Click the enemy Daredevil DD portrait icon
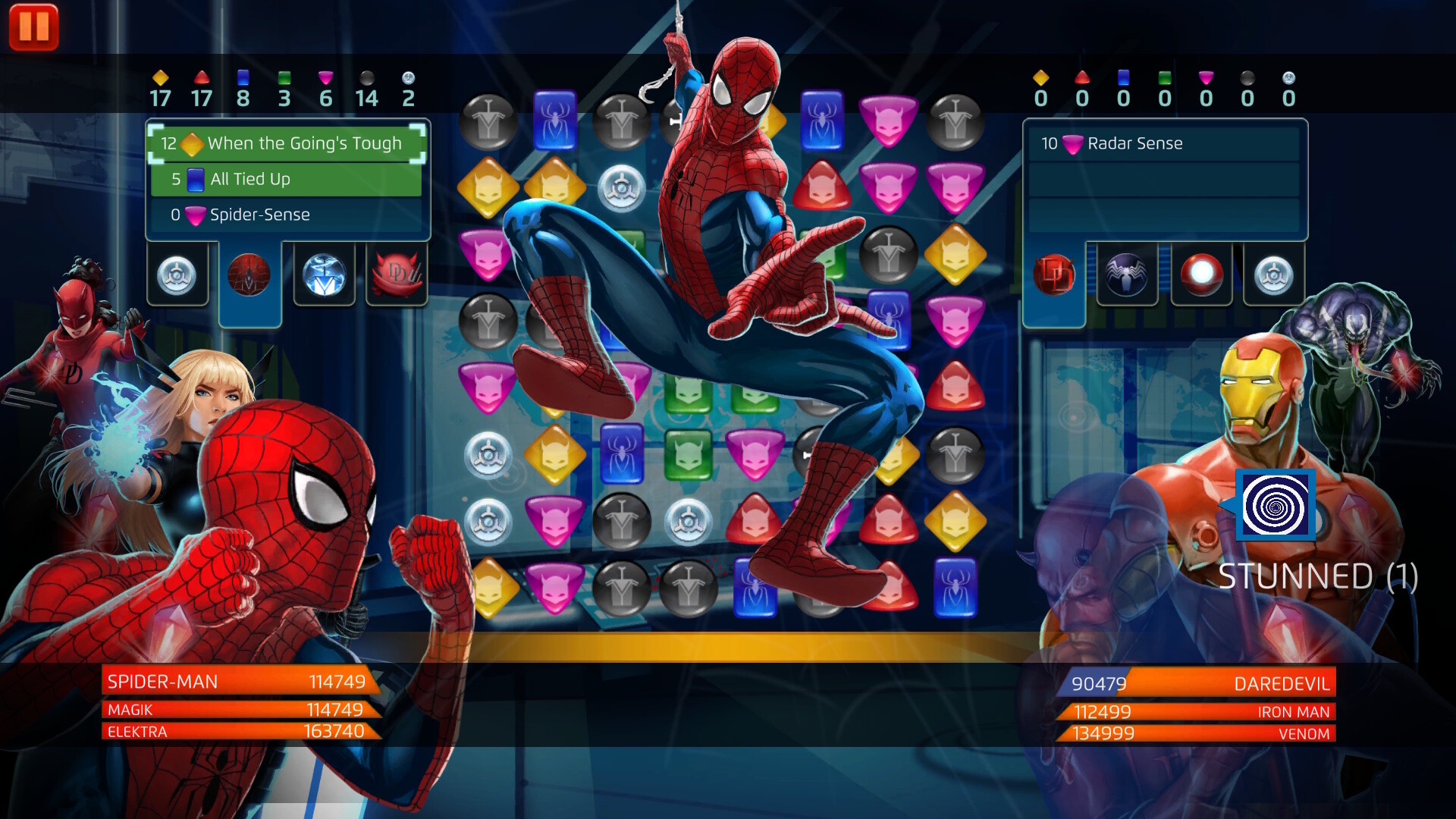 click(1053, 275)
